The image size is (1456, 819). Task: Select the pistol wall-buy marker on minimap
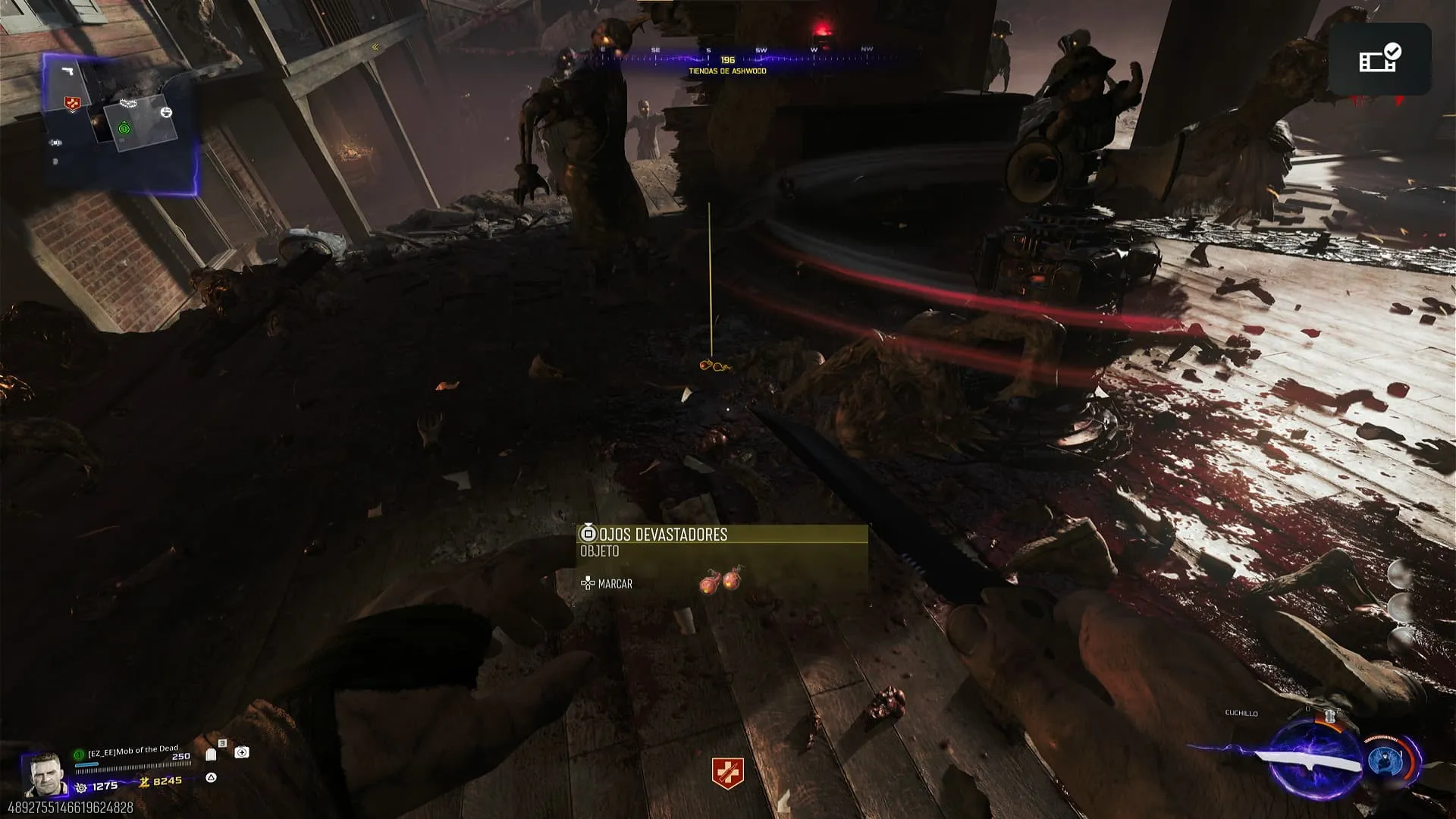tap(67, 71)
